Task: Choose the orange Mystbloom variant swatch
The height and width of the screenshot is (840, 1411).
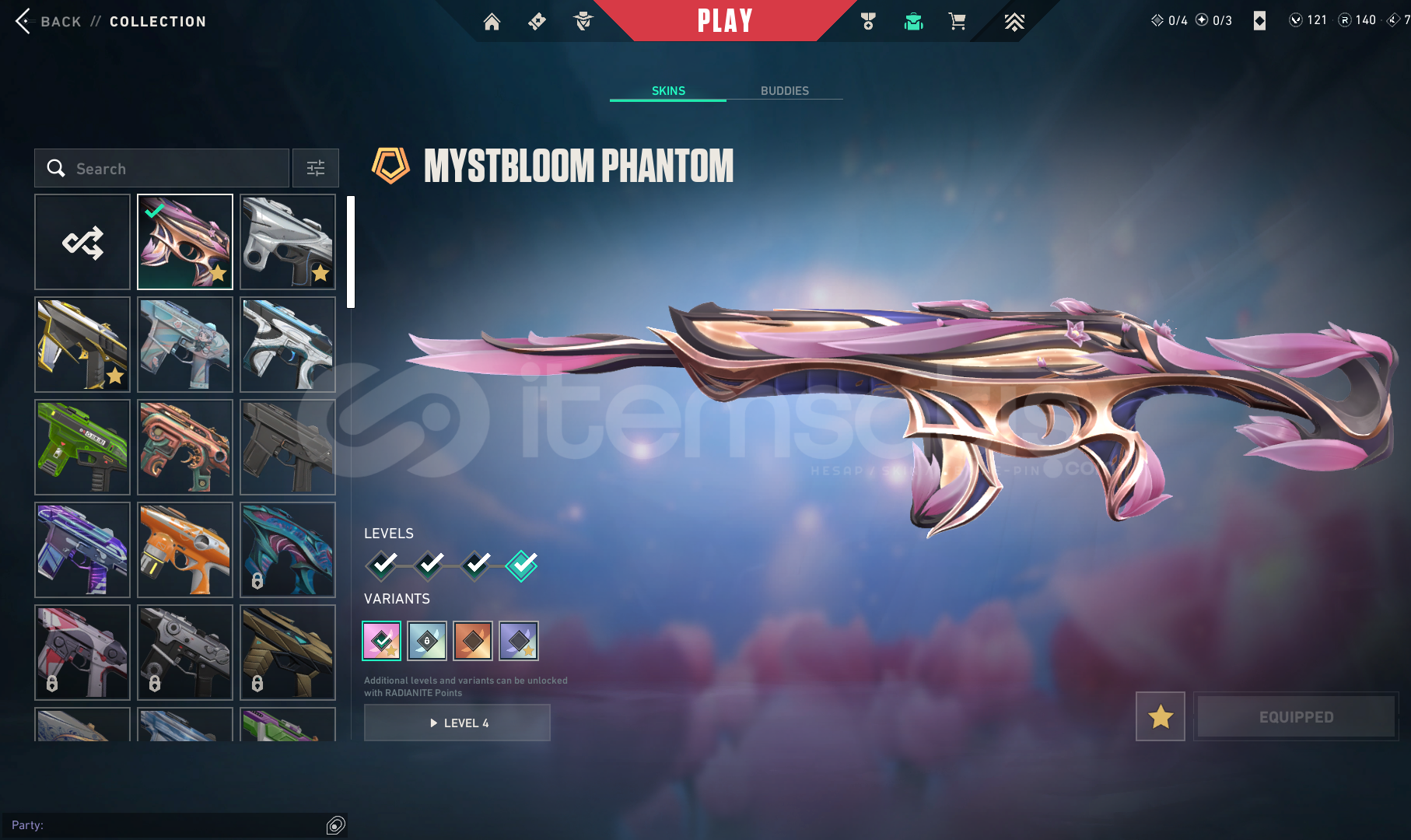Action: coord(473,641)
